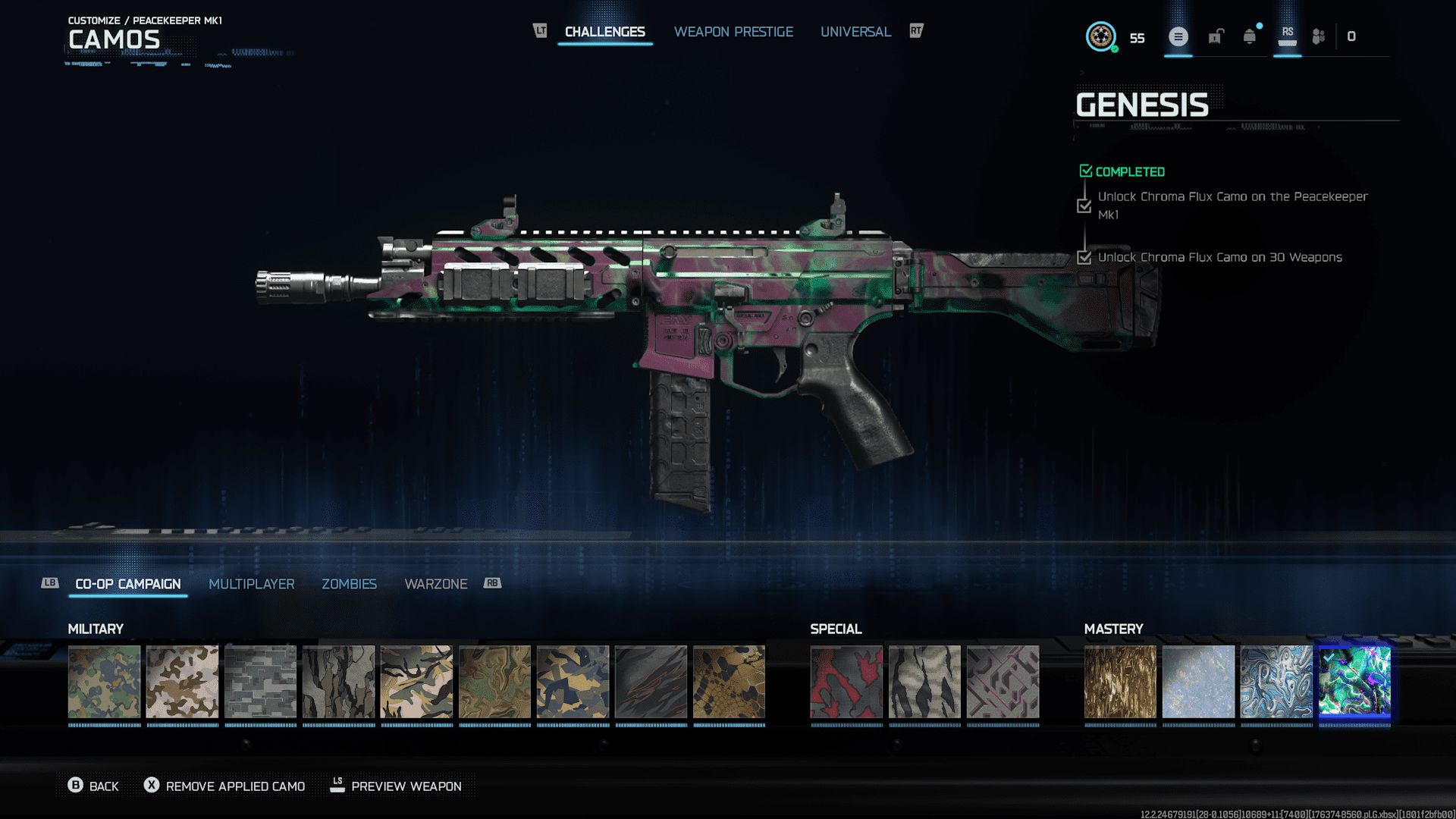Choose the pale blue diamond mastery camo
Screen dimensions: 1456x819
[x=1198, y=682]
